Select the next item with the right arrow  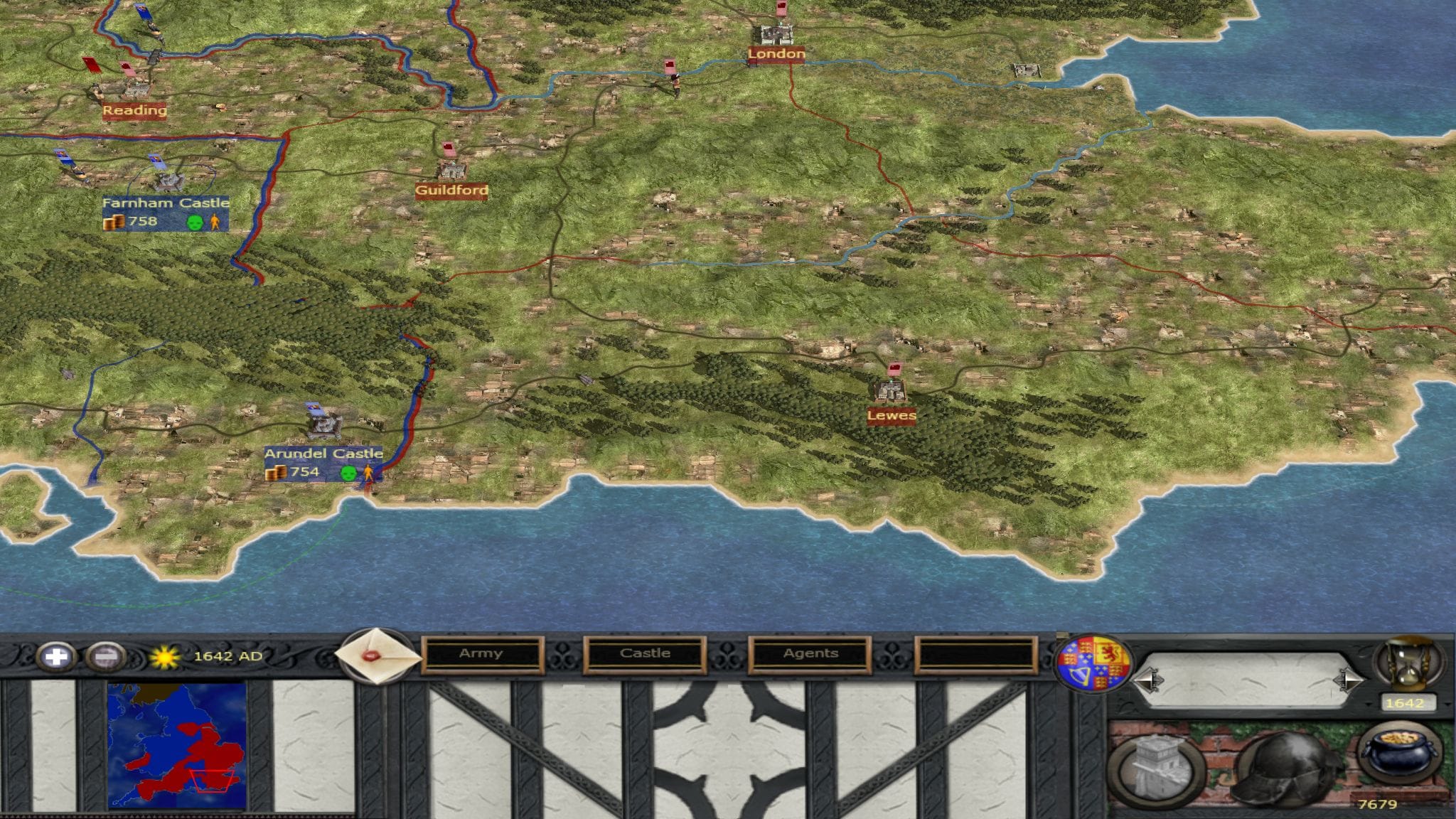1346,680
